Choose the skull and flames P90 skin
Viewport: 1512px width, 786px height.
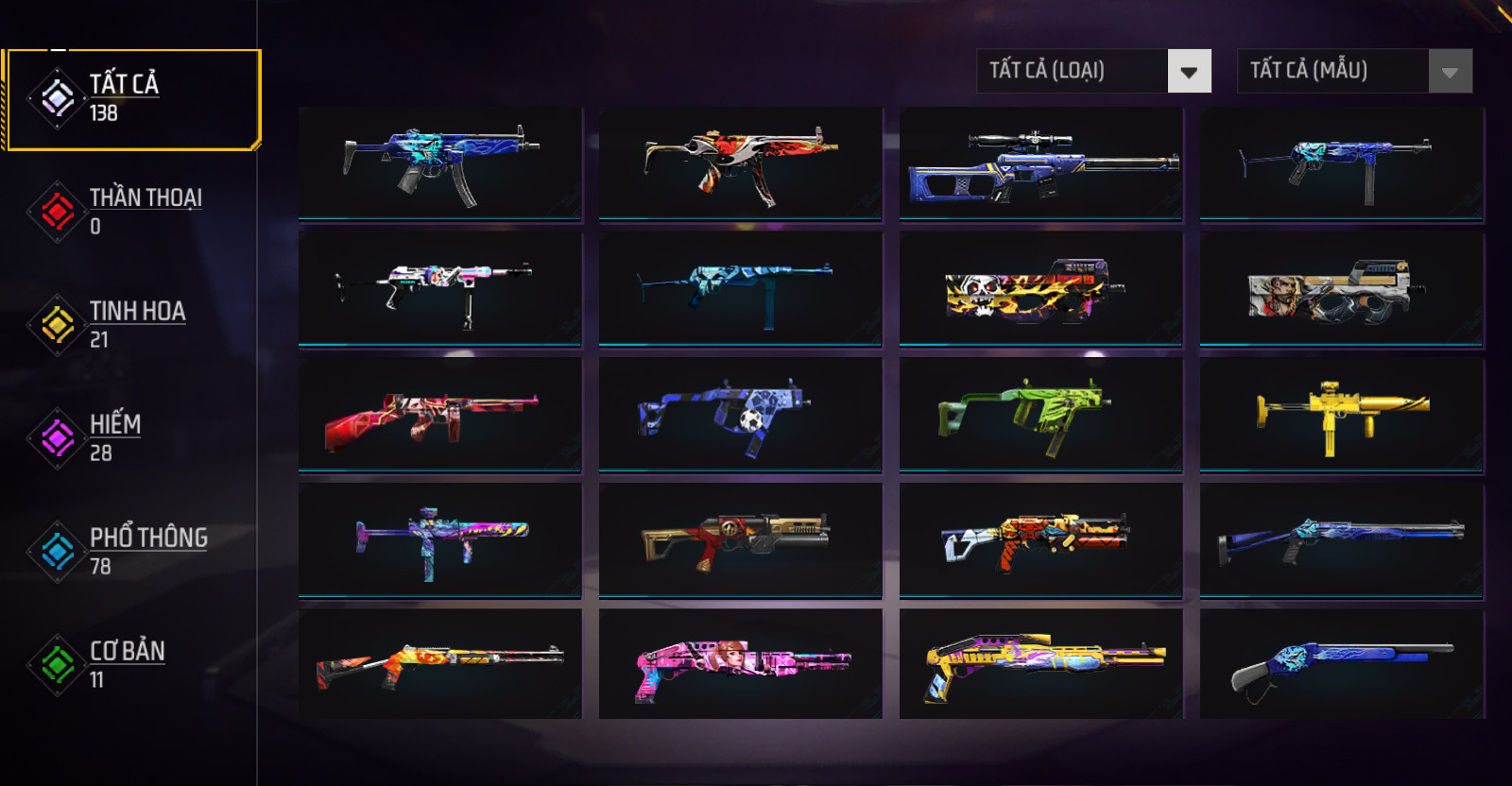[x=1040, y=289]
